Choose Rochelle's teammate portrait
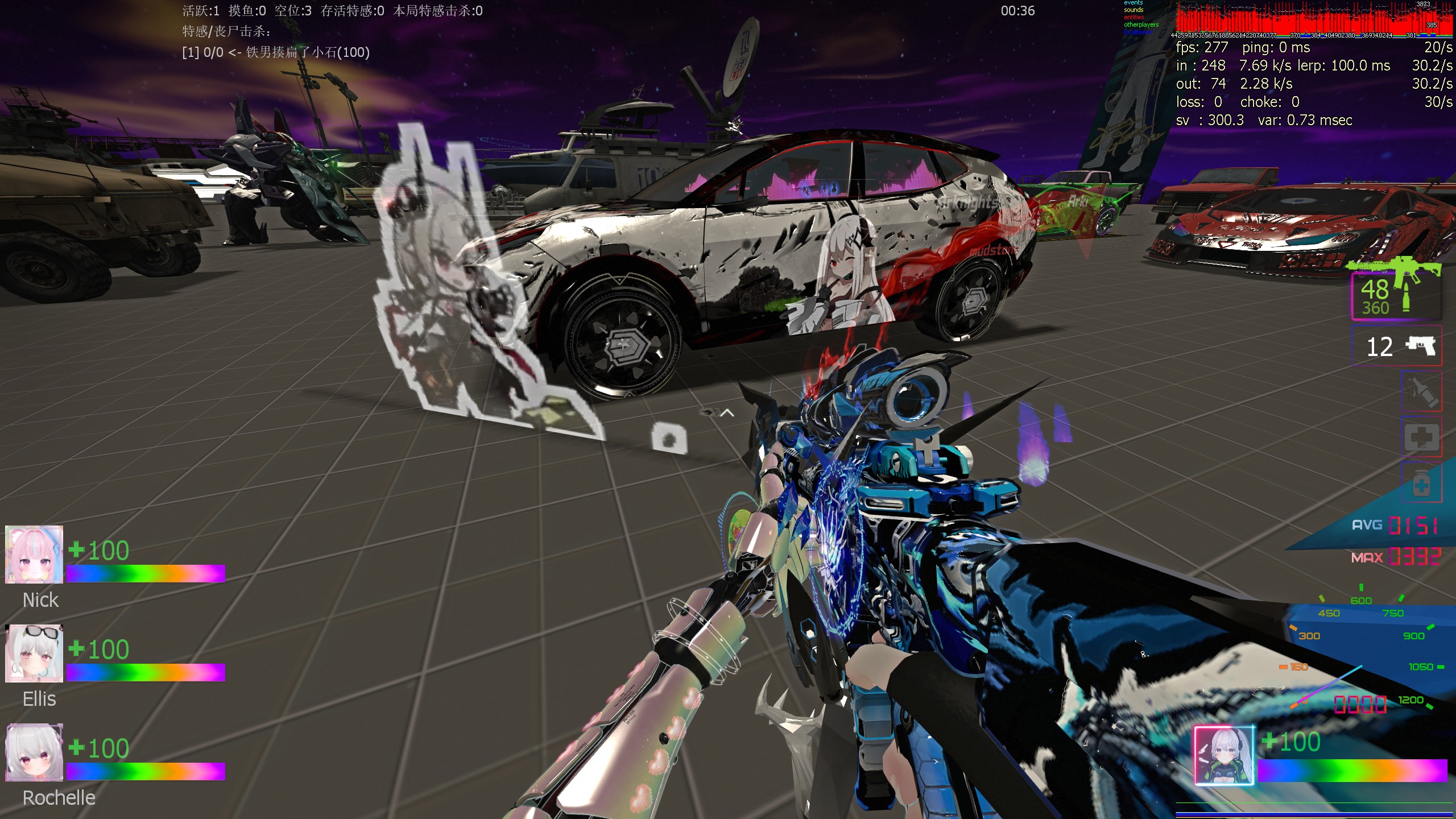This screenshot has width=1456, height=819. coord(34,752)
